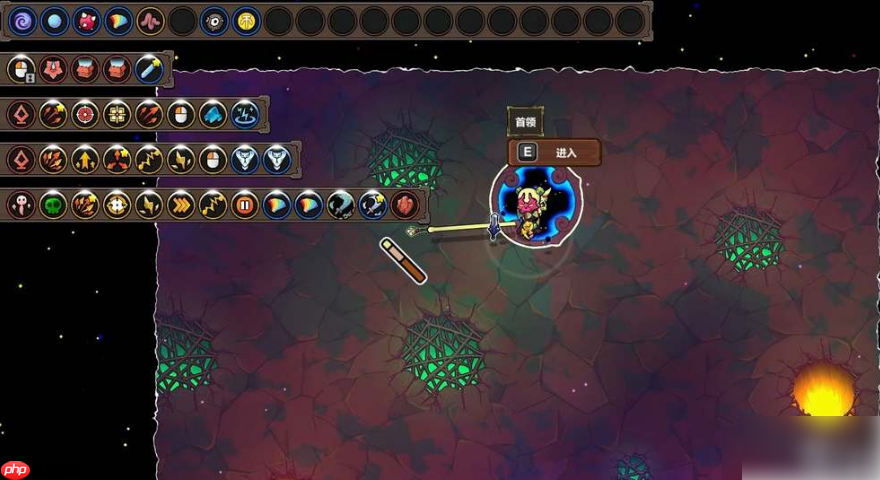This screenshot has width=880, height=480.
Task: Select the pink worm slot
Action: pos(151,20)
